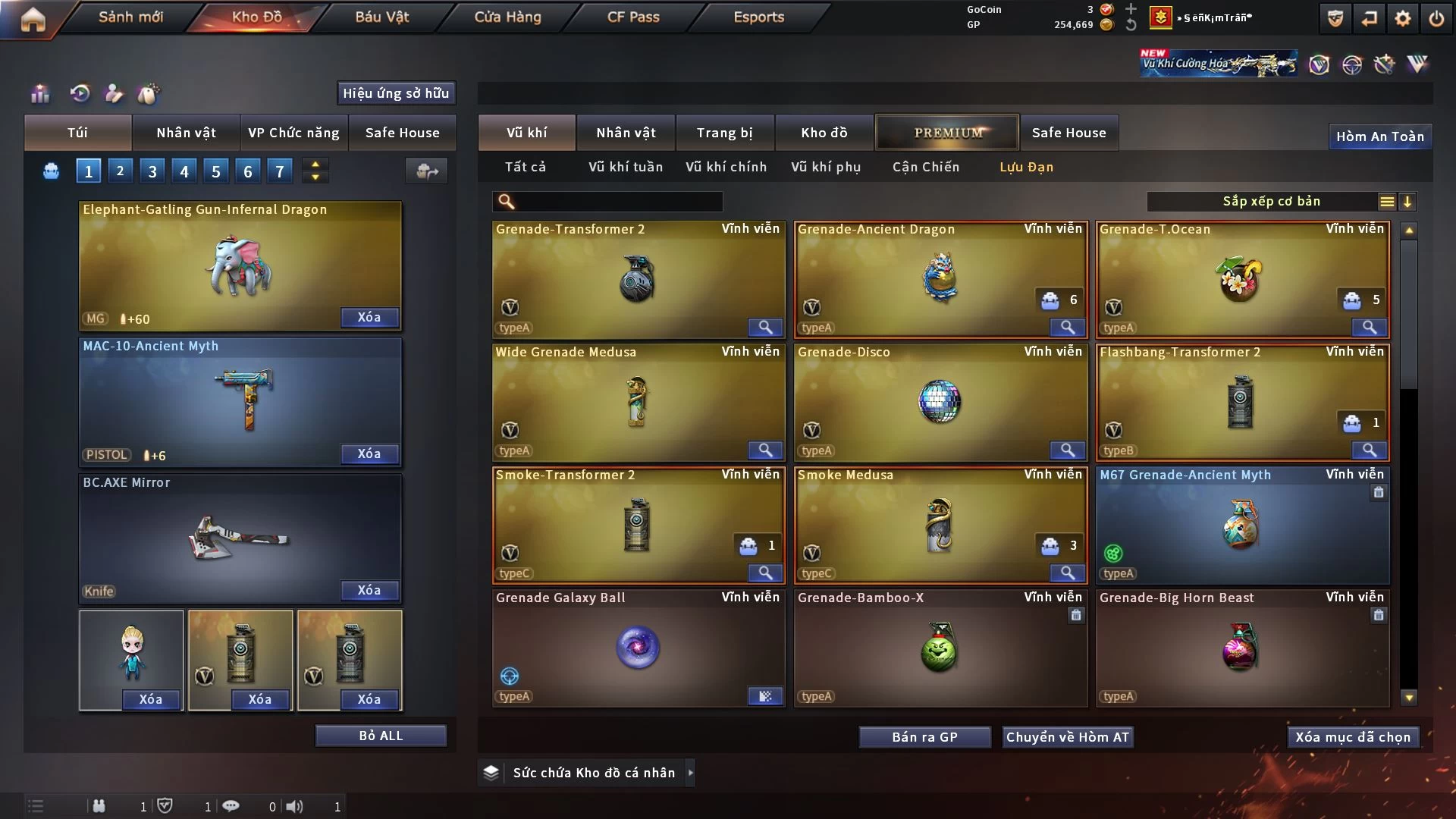The width and height of the screenshot is (1456, 819).
Task: Select the Grenade-Disco item tile
Action: (940, 402)
